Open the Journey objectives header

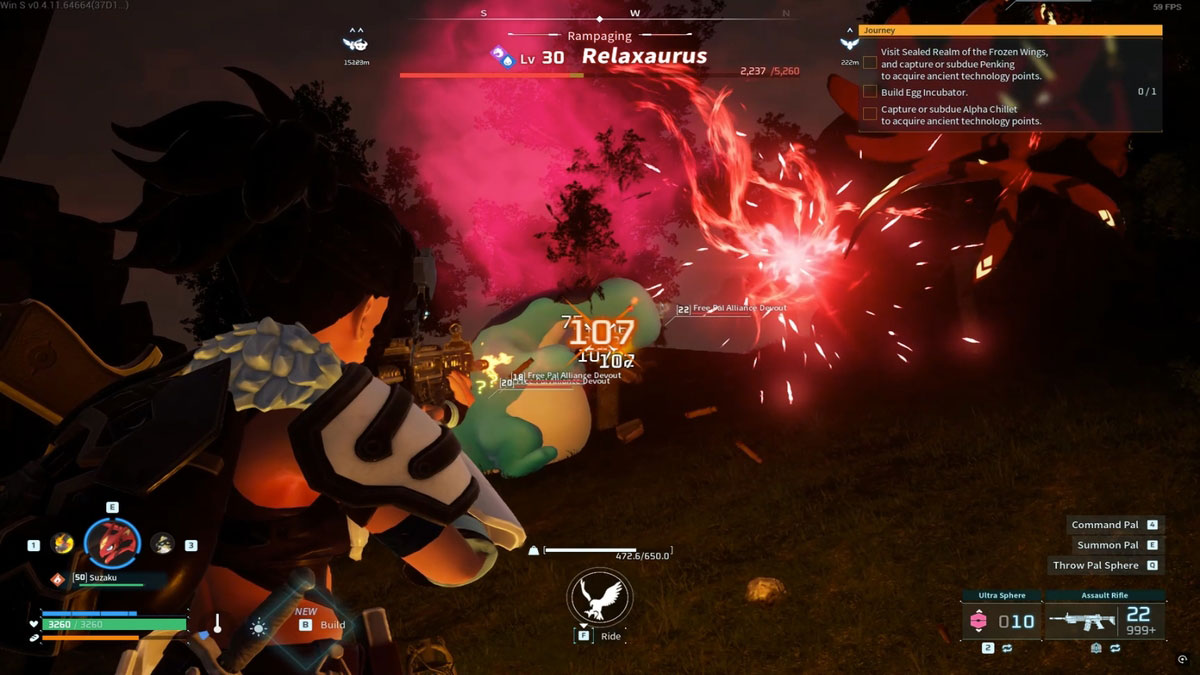1010,31
